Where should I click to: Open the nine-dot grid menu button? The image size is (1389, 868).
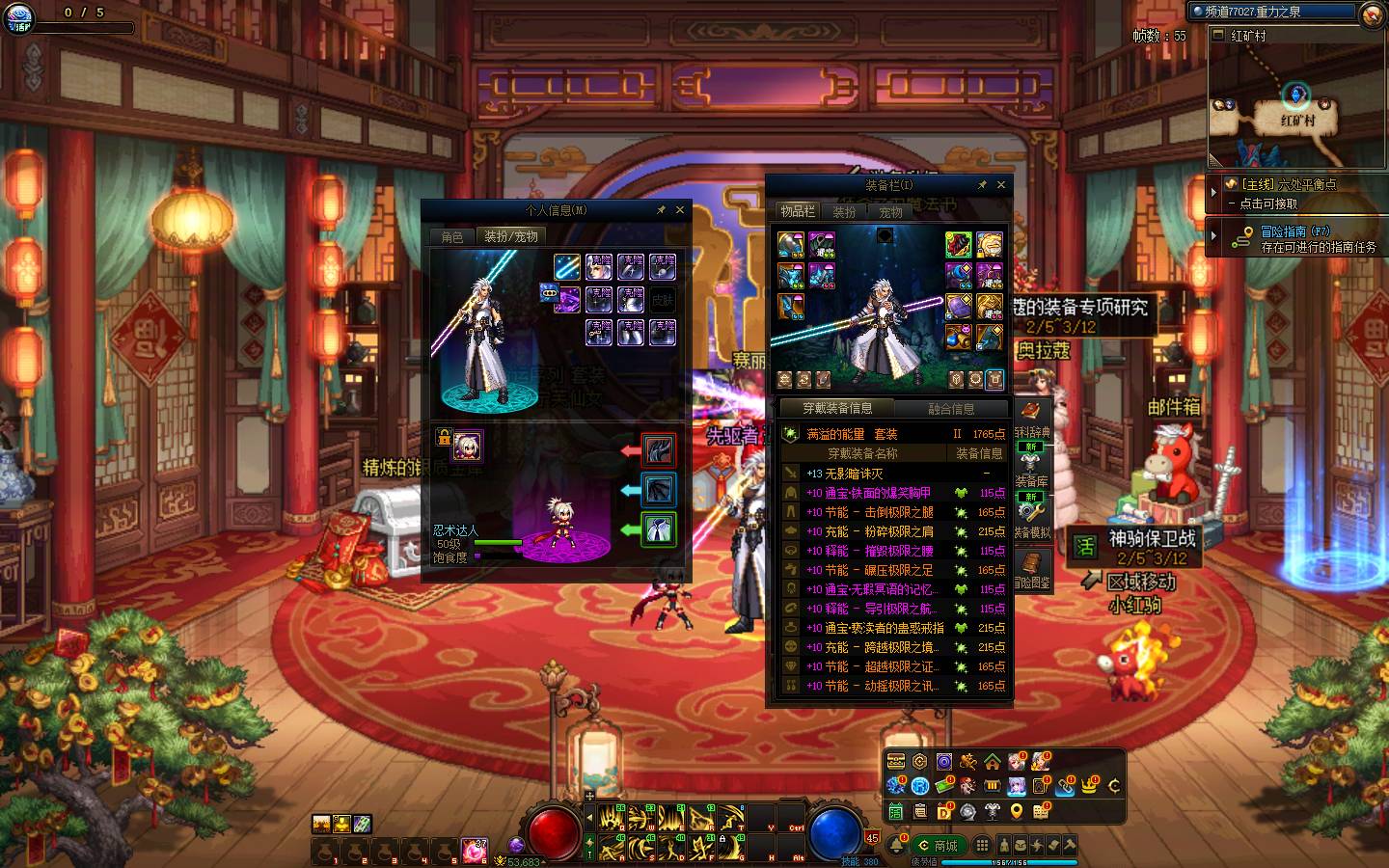(x=982, y=845)
